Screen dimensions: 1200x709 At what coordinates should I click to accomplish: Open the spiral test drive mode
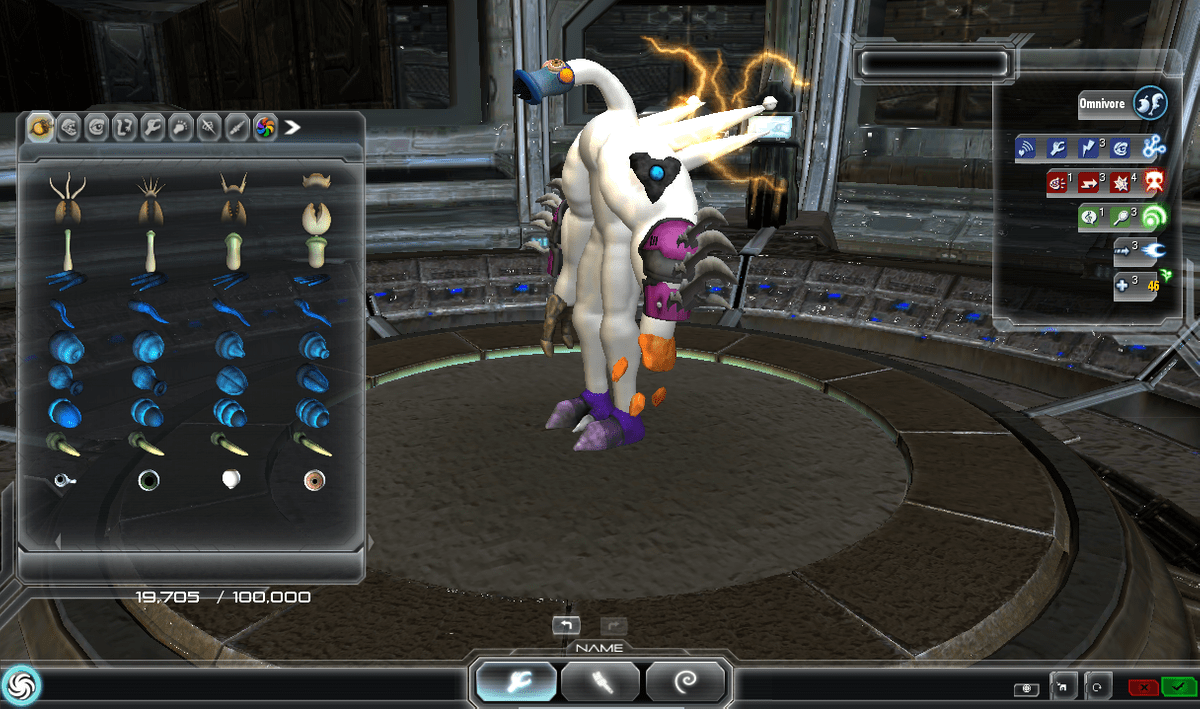tap(686, 683)
